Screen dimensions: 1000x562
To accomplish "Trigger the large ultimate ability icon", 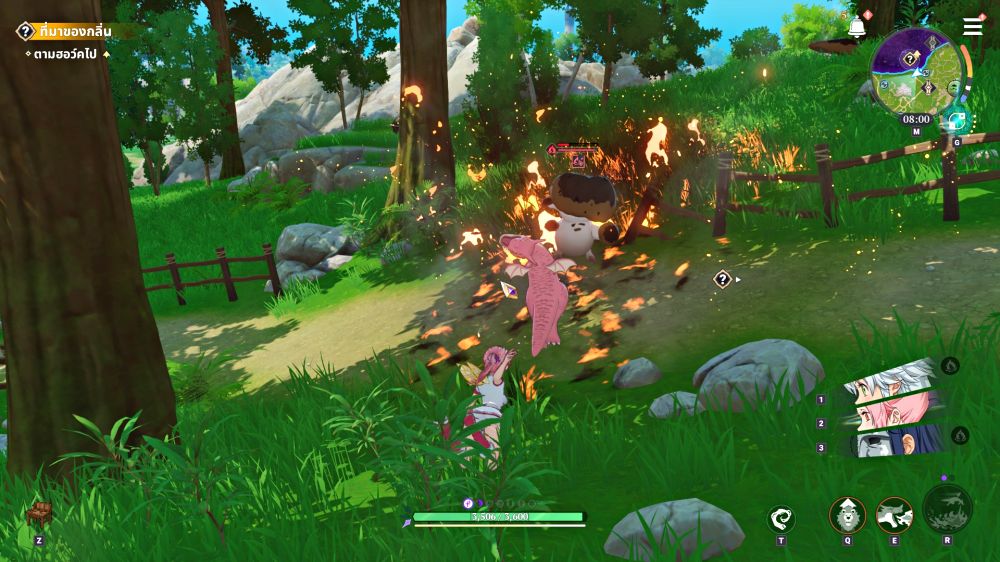I will pyautogui.click(x=947, y=508).
